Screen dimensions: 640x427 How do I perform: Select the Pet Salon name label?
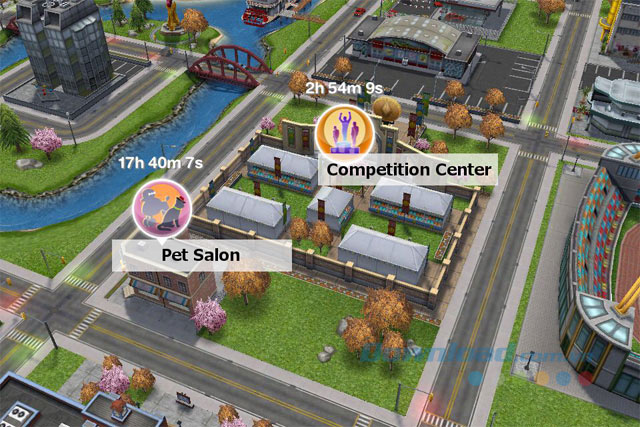pos(201,255)
